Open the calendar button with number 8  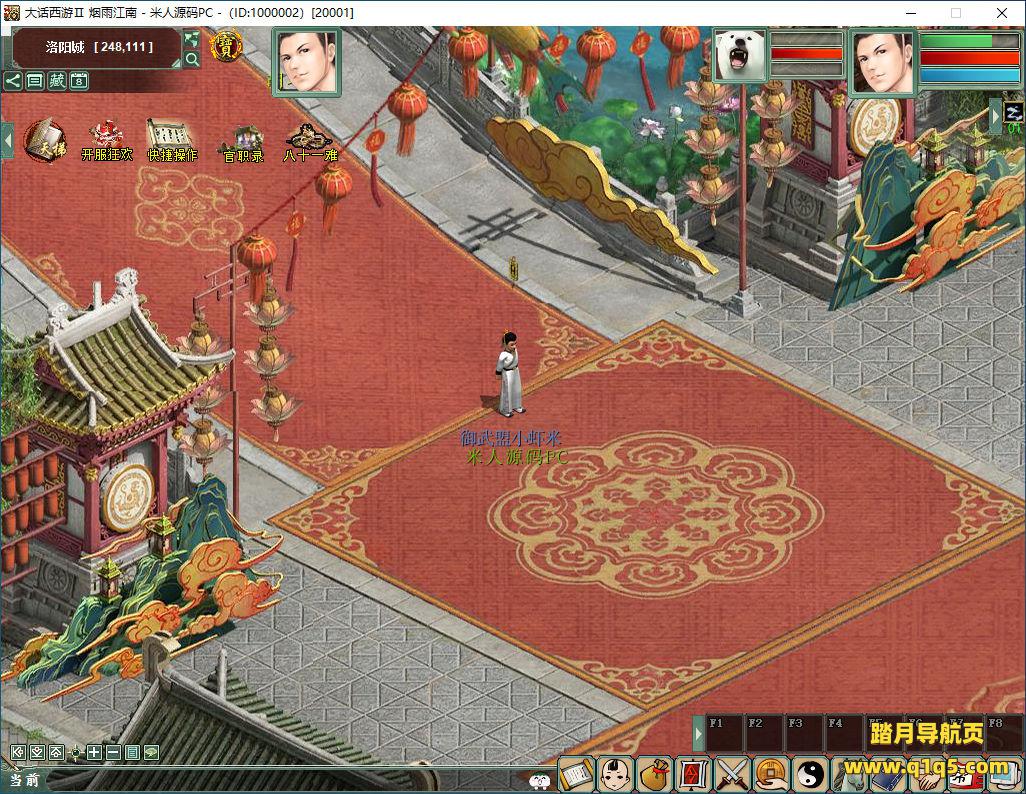tap(79, 81)
